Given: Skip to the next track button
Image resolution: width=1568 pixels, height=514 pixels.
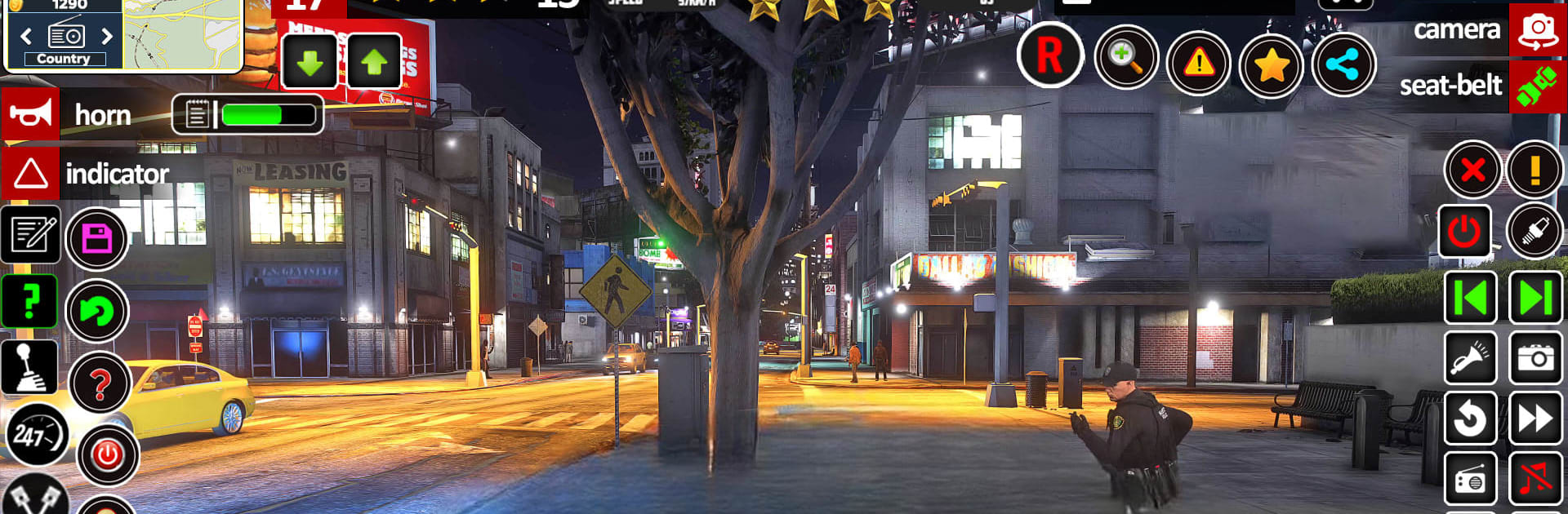Looking at the screenshot, I should (x=1535, y=298).
